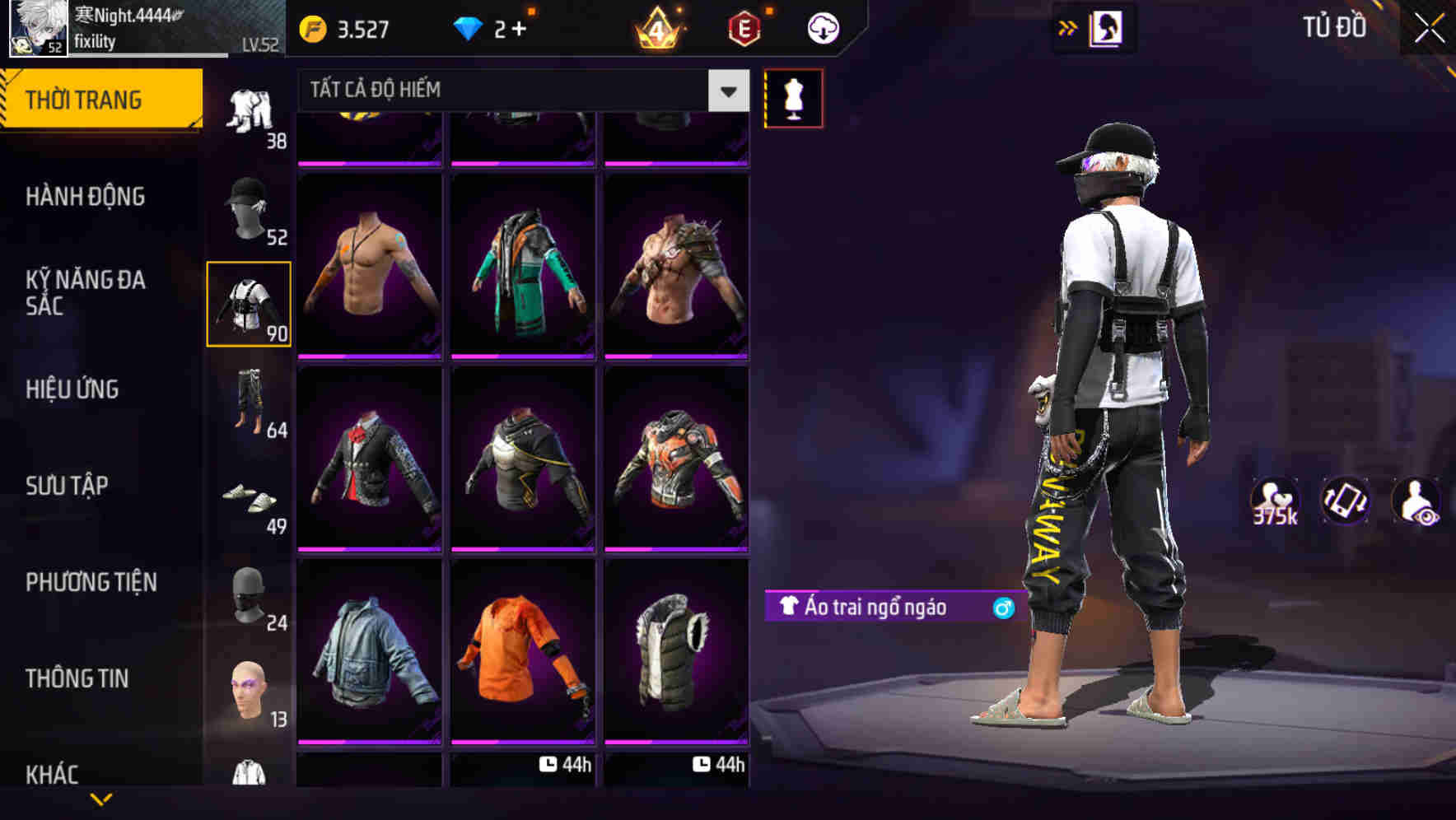
Task: Expand the yellow arrow below KHÁC
Action: pos(101,797)
